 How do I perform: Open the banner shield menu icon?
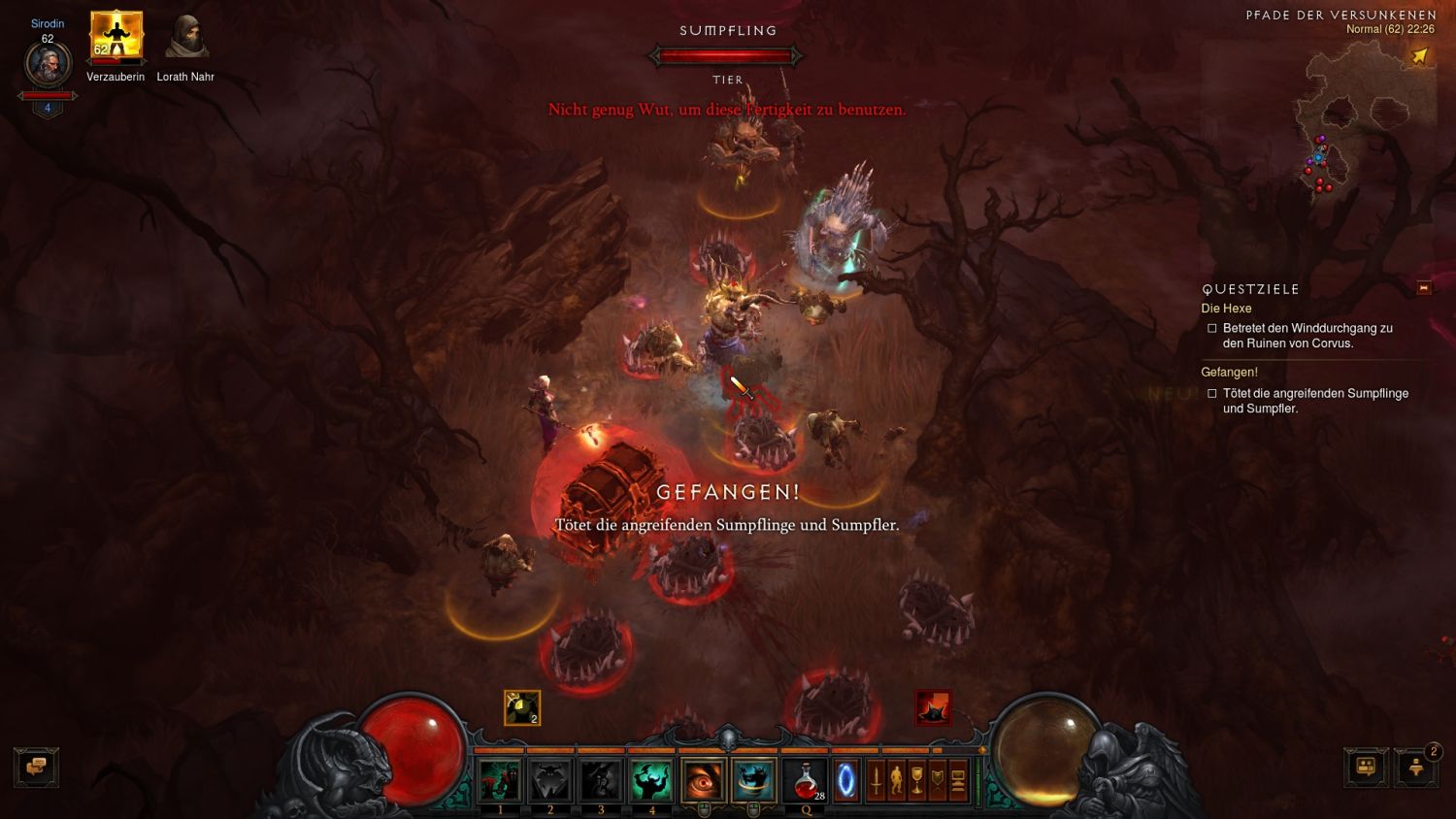click(x=937, y=780)
